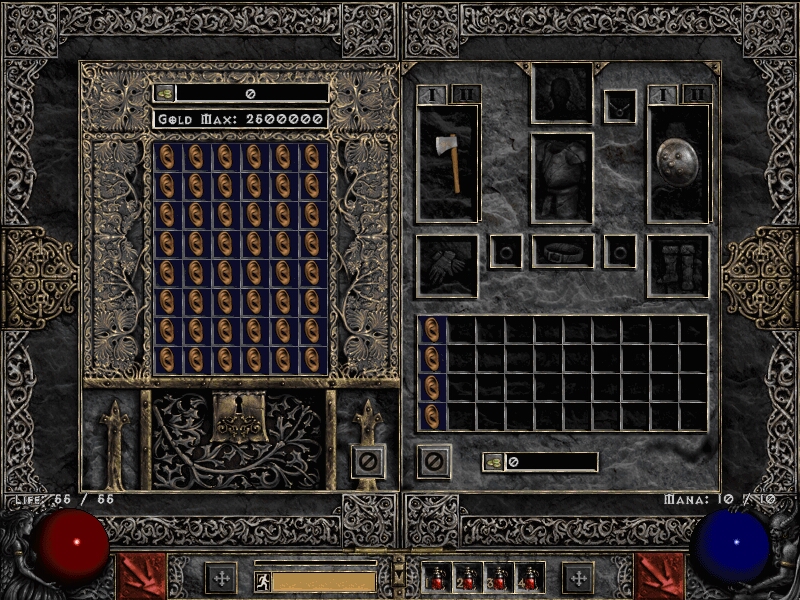This screenshot has height=600, width=800.
Task: Use the belt potion numbered 1
Action: [x=437, y=578]
